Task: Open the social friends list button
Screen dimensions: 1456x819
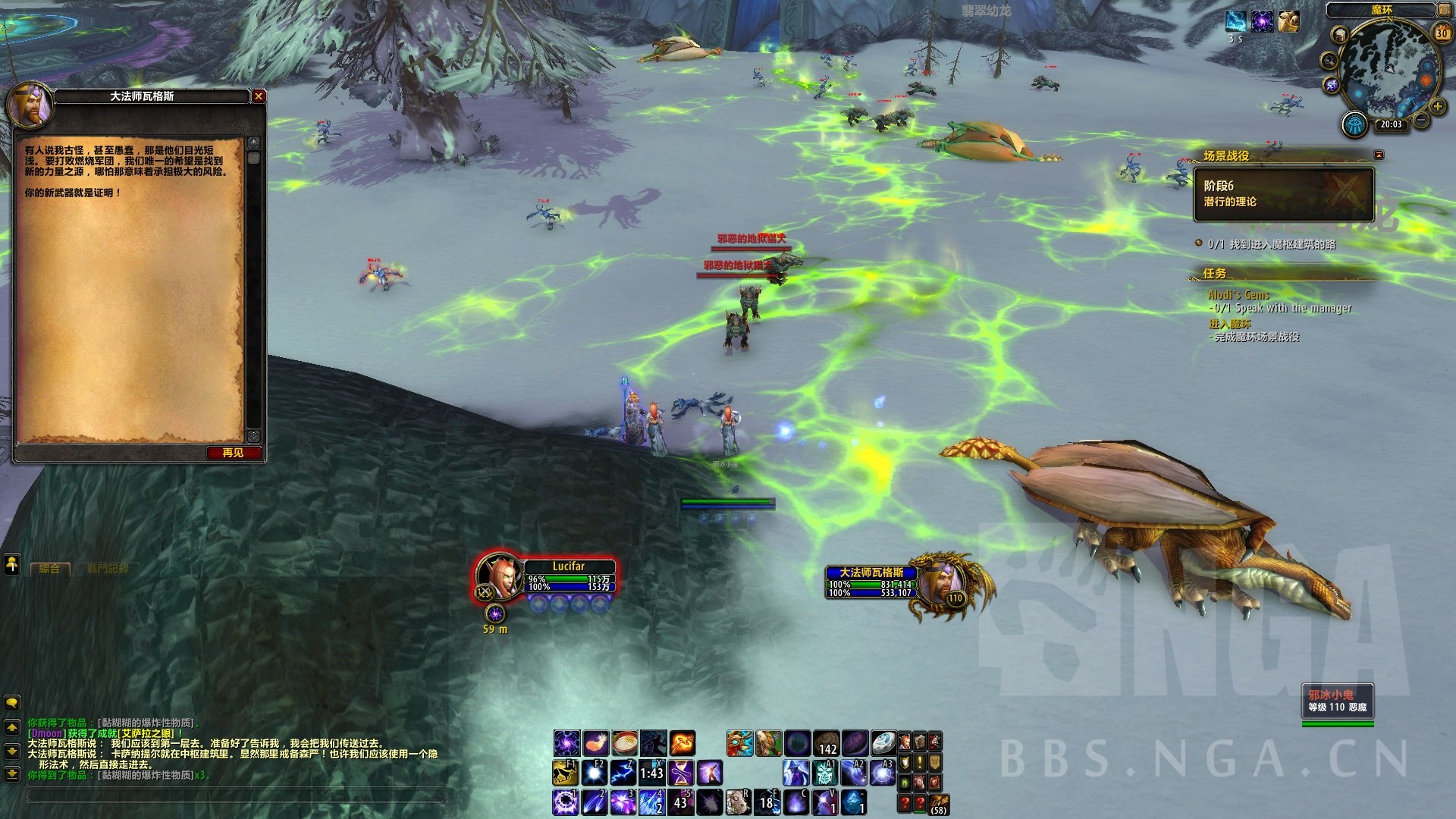Action: point(12,564)
